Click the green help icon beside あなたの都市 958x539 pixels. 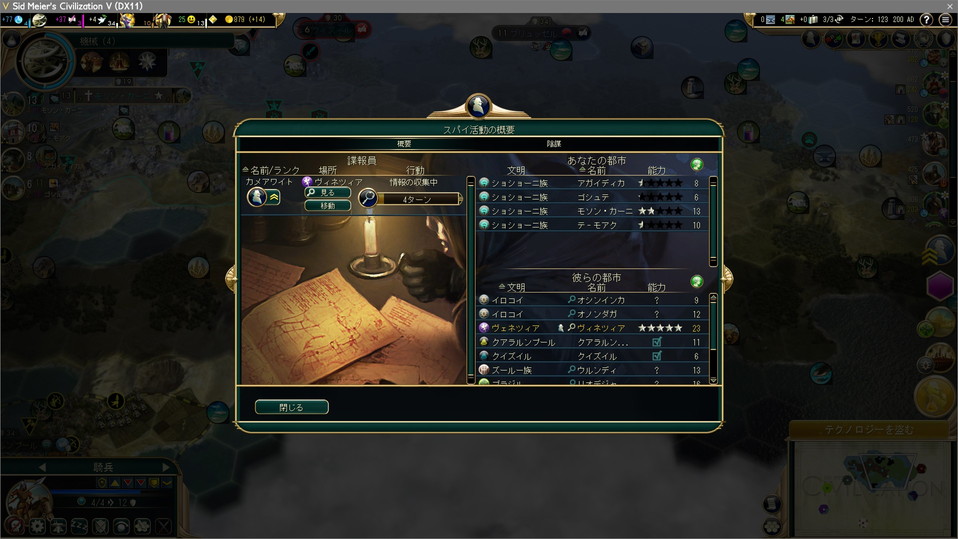pyautogui.click(x=697, y=164)
